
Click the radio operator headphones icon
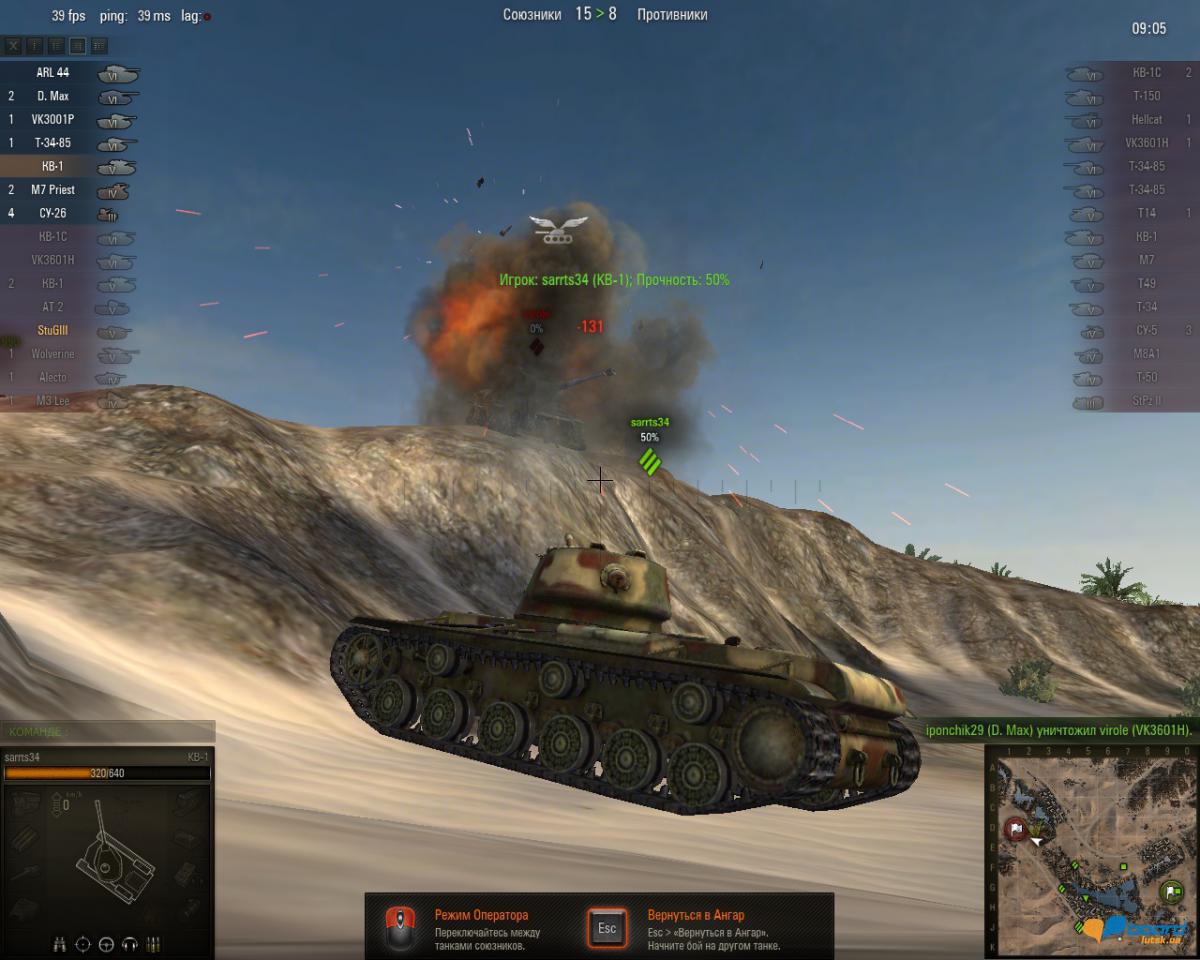pos(129,943)
